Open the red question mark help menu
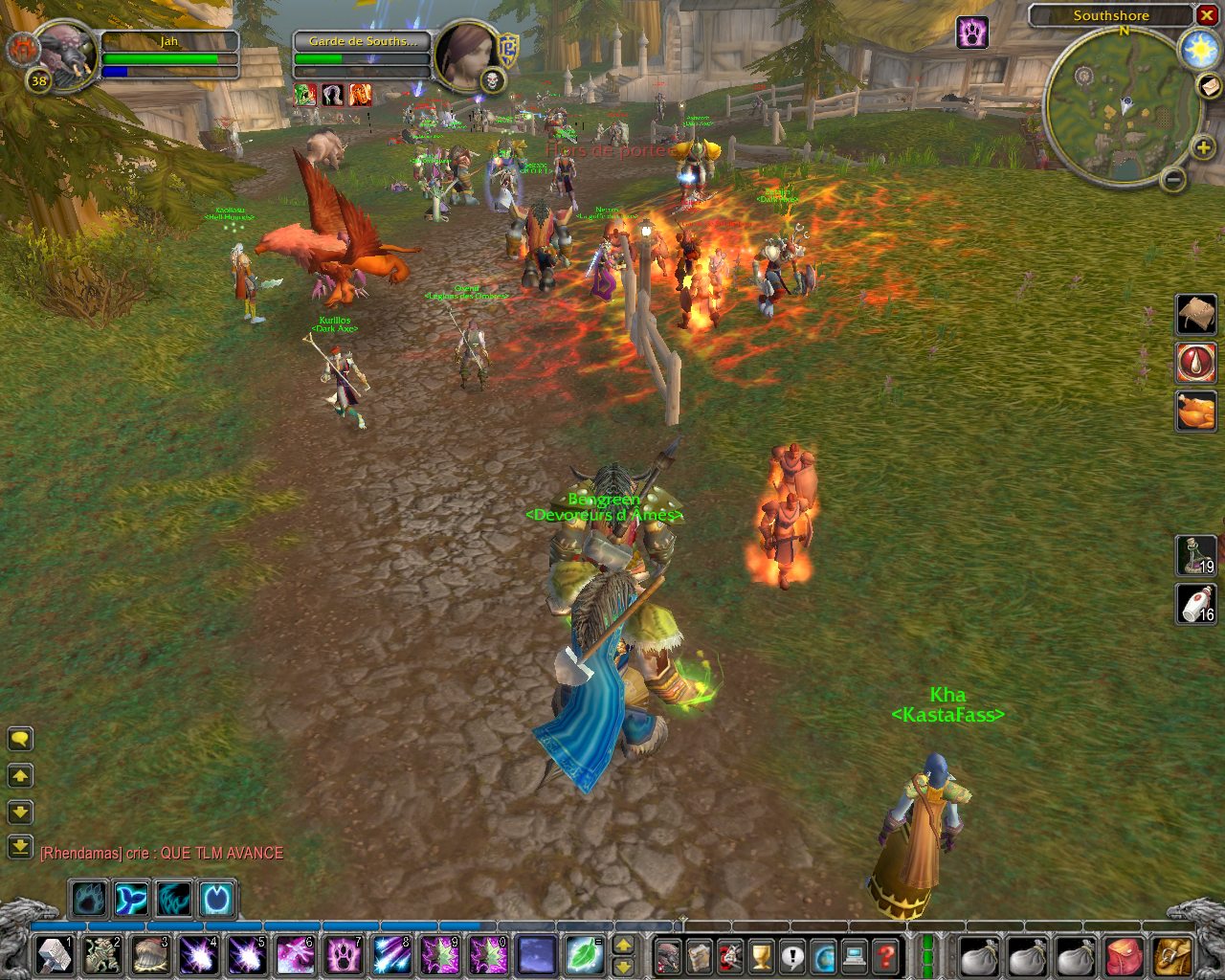 (886, 956)
